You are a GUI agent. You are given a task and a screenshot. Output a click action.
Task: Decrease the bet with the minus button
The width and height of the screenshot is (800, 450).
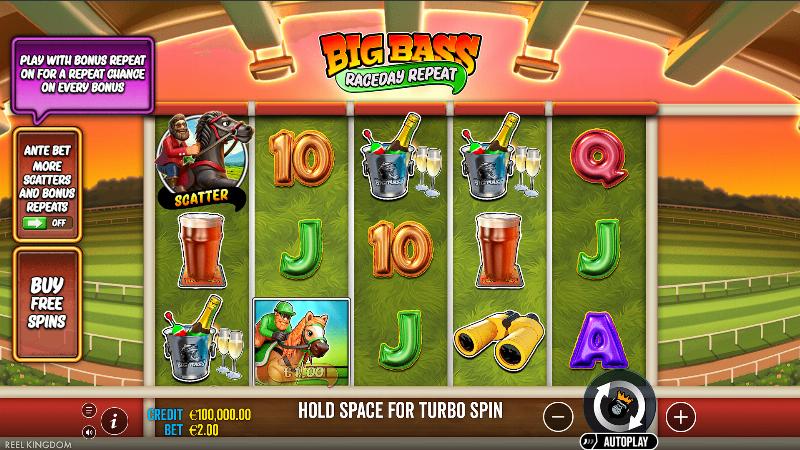pyautogui.click(x=558, y=415)
